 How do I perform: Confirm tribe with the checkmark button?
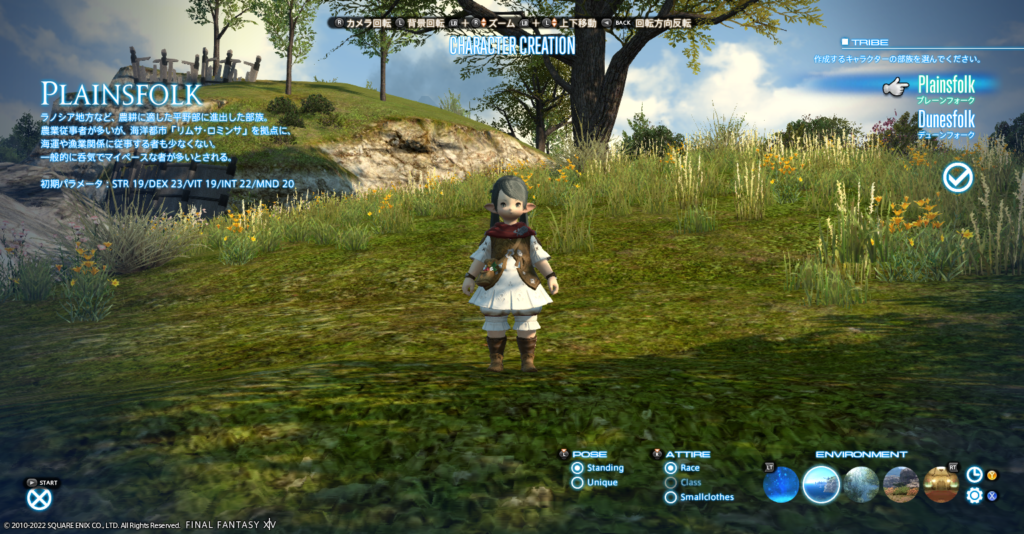[x=957, y=178]
